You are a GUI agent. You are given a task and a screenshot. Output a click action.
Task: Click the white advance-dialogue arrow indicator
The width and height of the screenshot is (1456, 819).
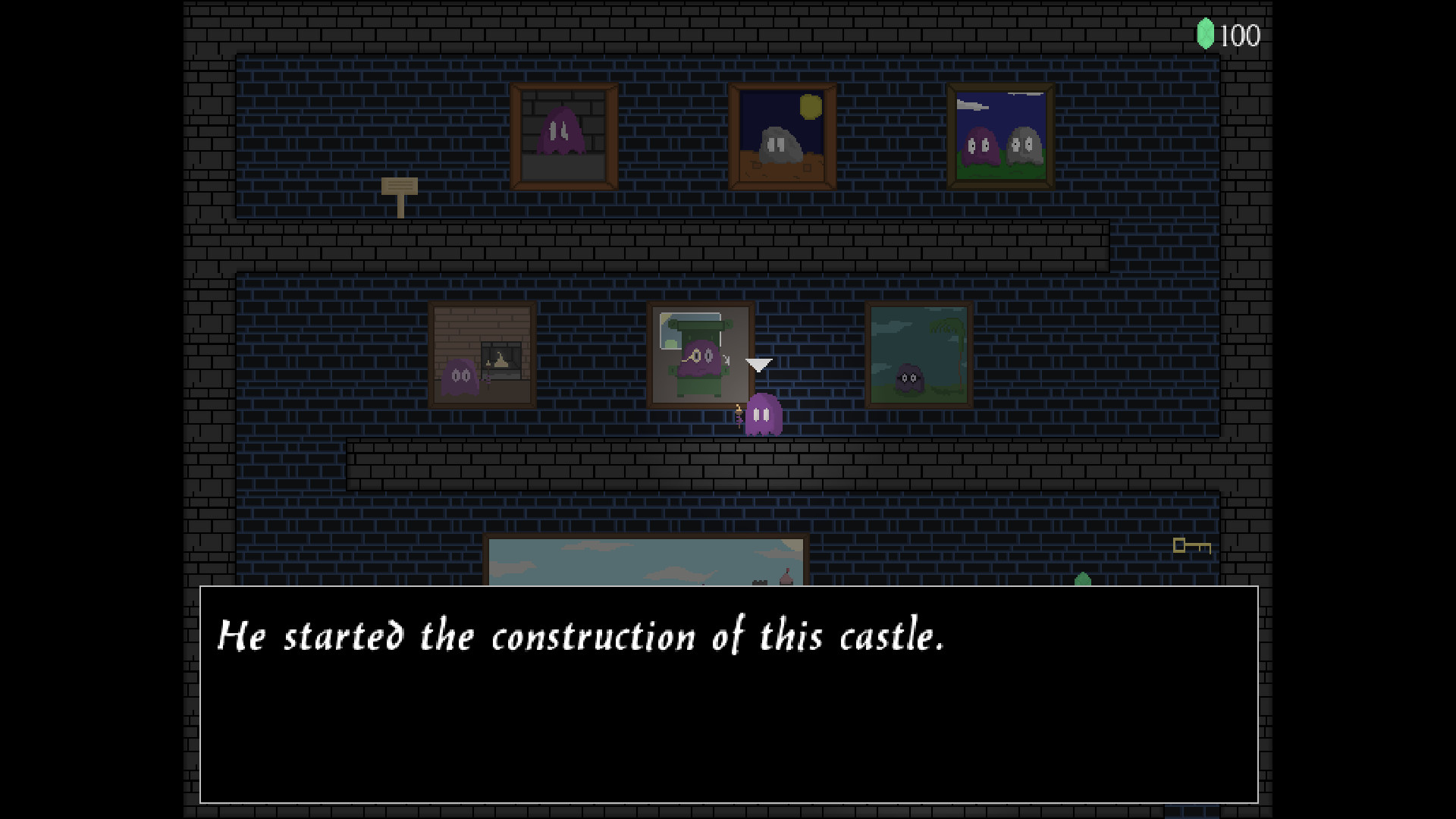758,366
